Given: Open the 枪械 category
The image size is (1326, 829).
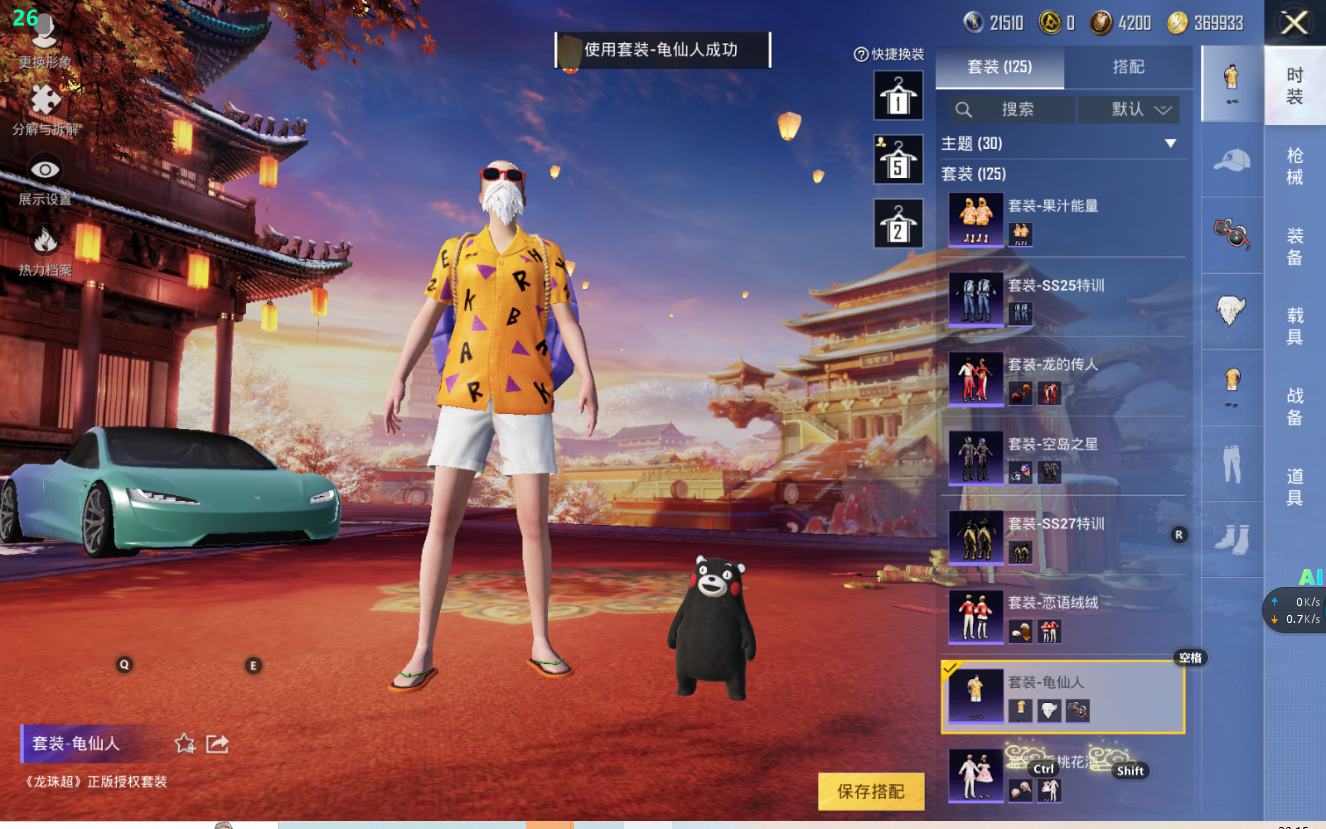Looking at the screenshot, I should (1295, 166).
